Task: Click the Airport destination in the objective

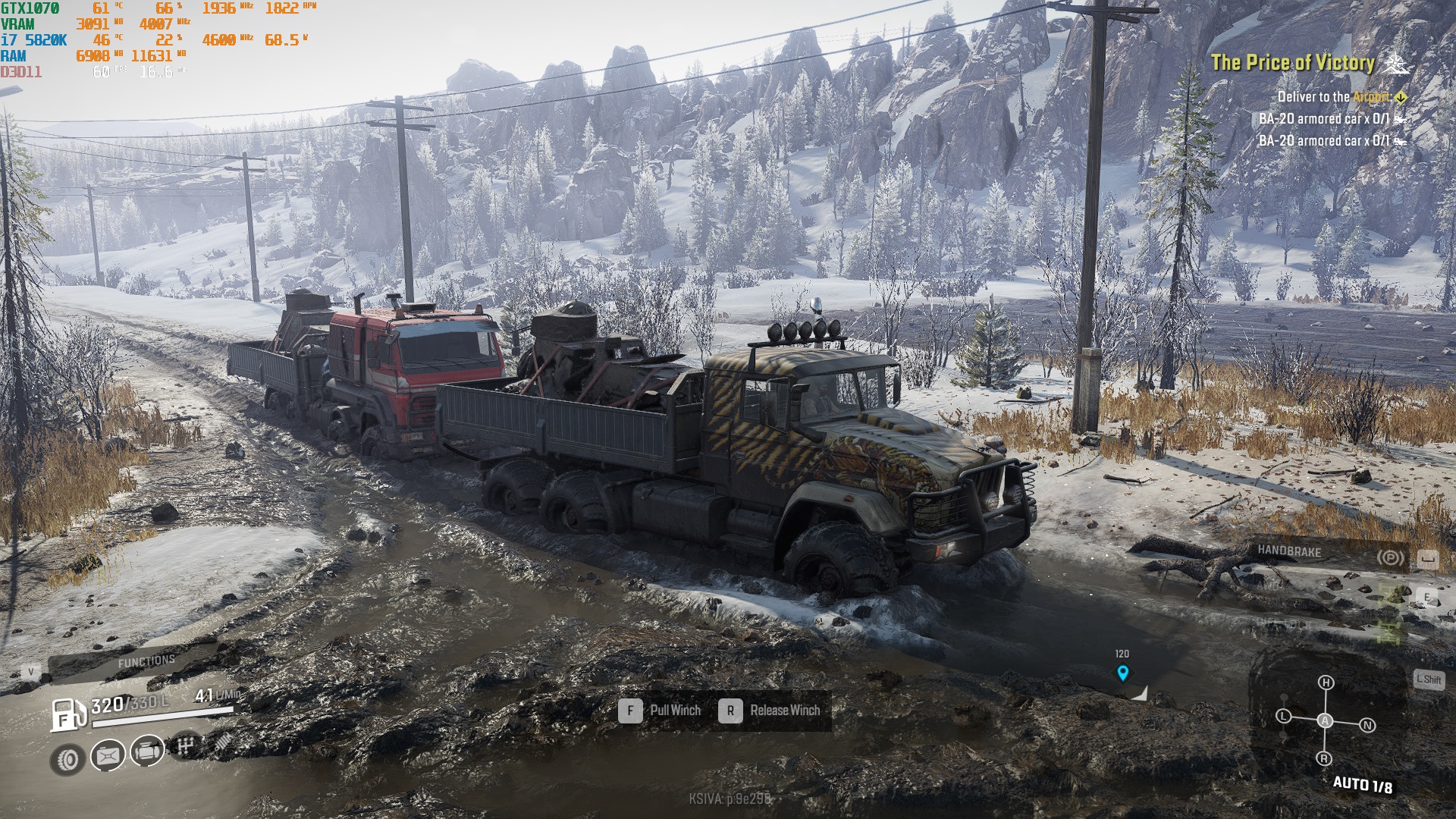Action: (1371, 97)
